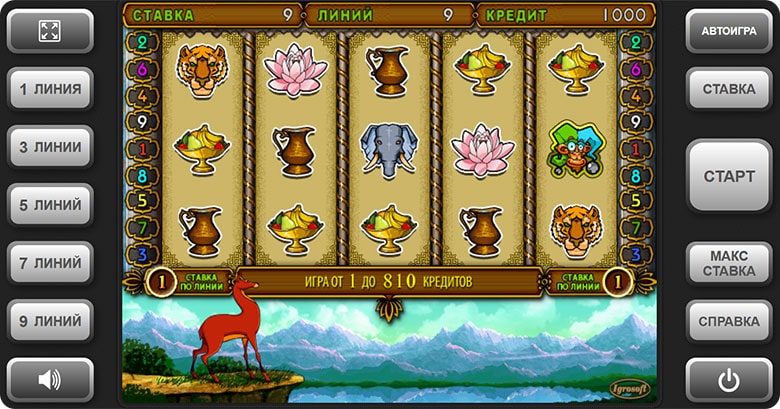
Task: Enable АВТОИГРА autoplay
Action: [x=729, y=31]
